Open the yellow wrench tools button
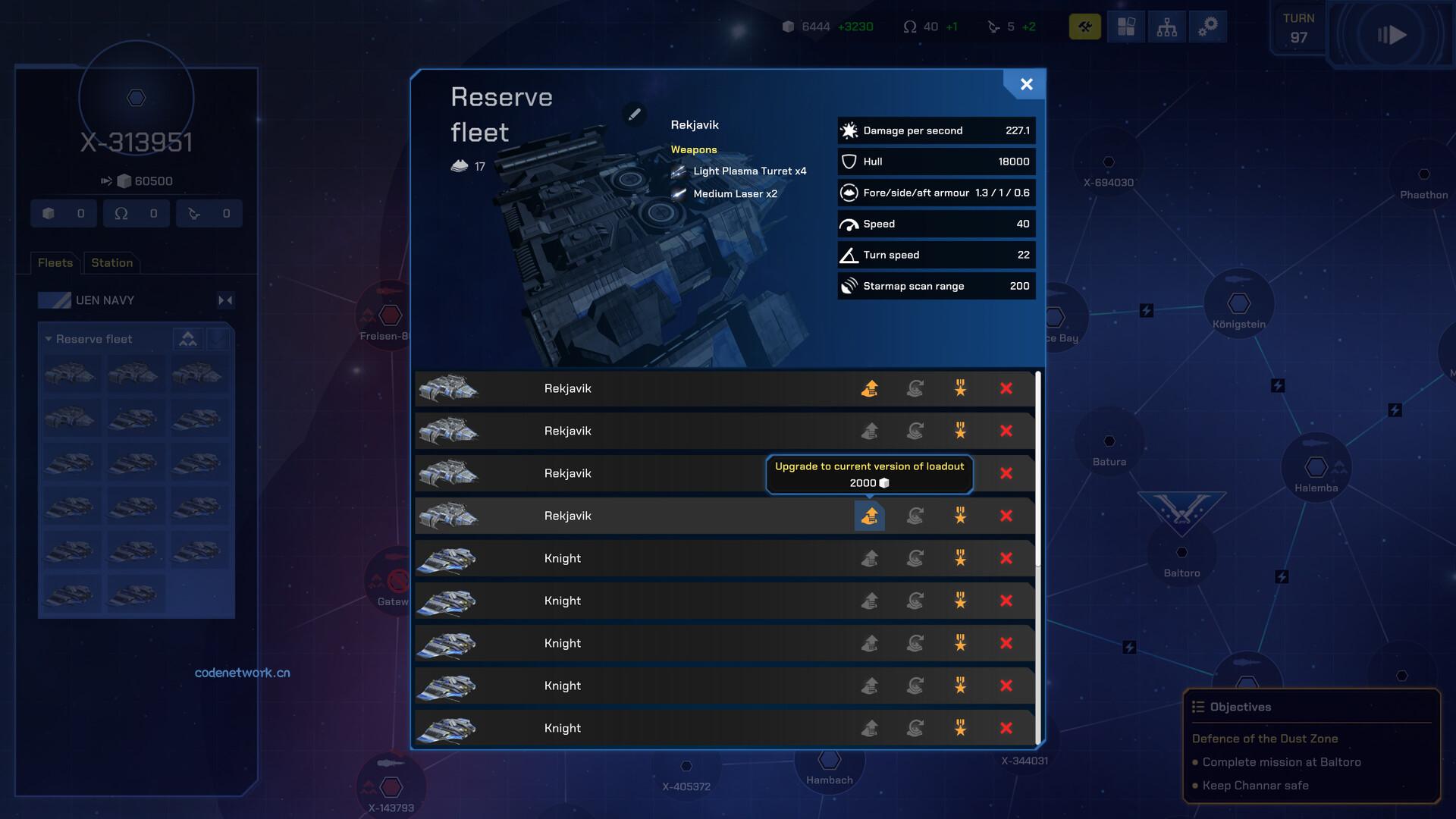Viewport: 1456px width, 819px height. coord(1084,27)
